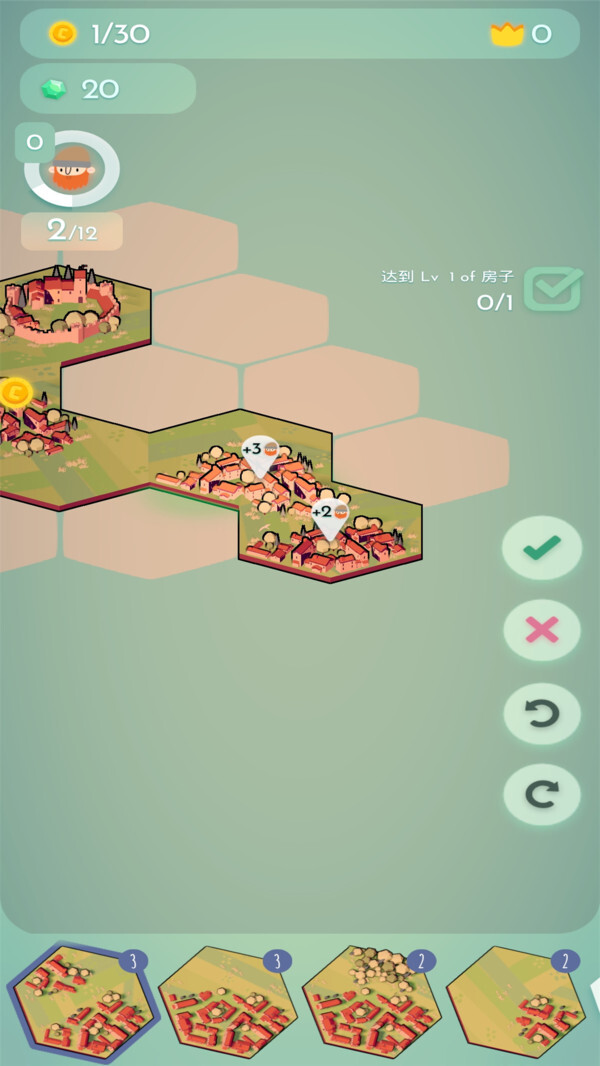Screen dimensions: 600x1066
Task: Open the house level objective checkbox icon
Action: pos(553,289)
